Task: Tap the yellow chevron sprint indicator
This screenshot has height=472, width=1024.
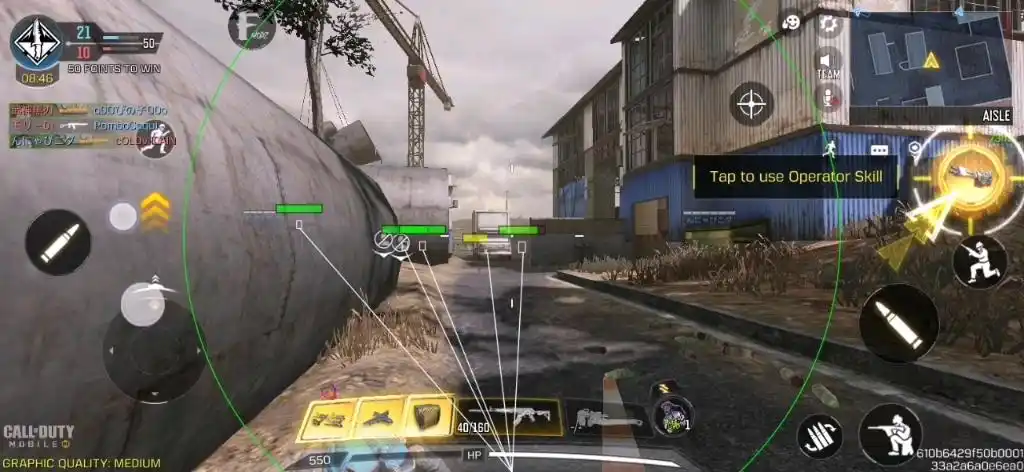Action: [154, 208]
